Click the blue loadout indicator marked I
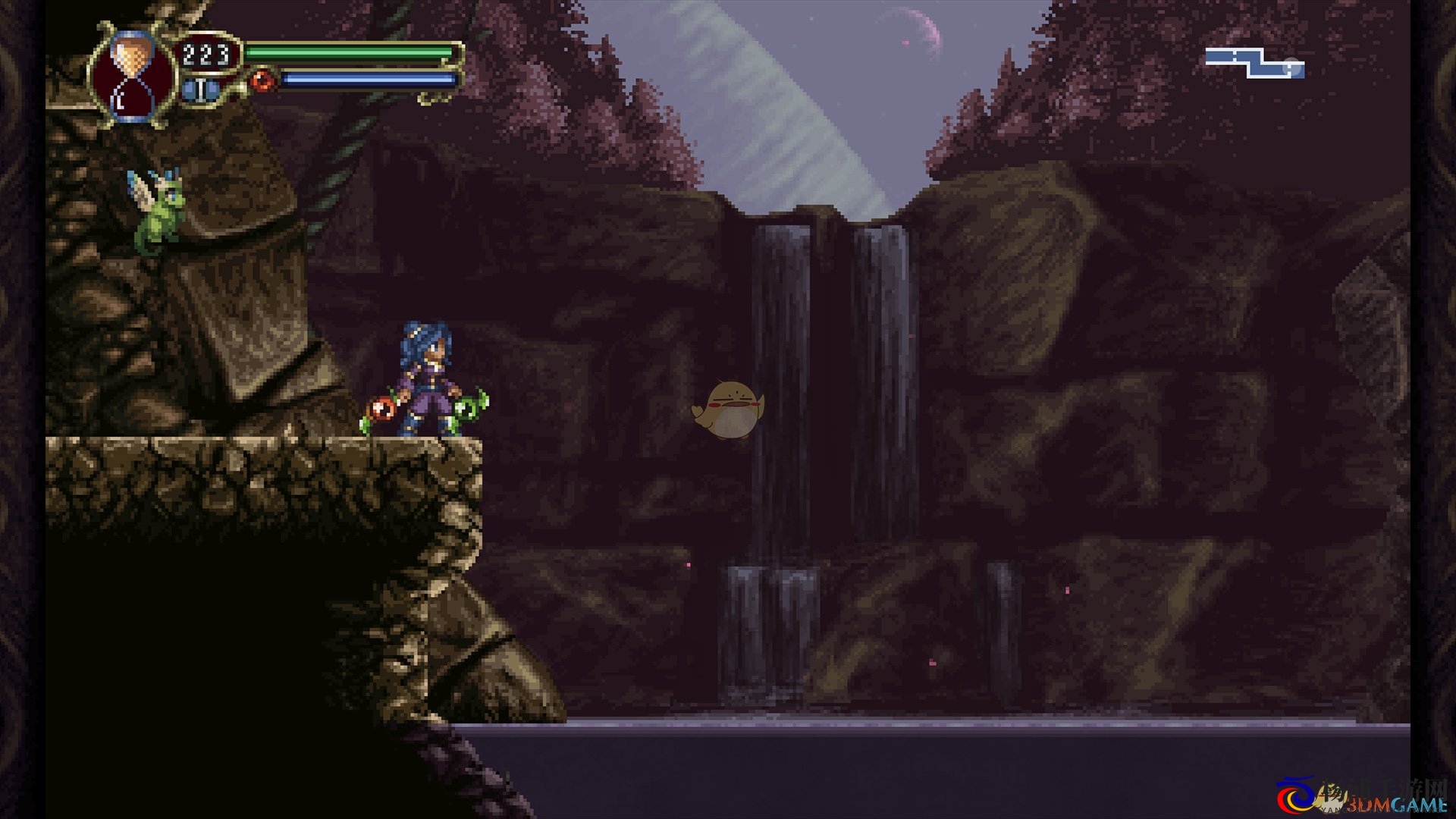 pyautogui.click(x=200, y=89)
